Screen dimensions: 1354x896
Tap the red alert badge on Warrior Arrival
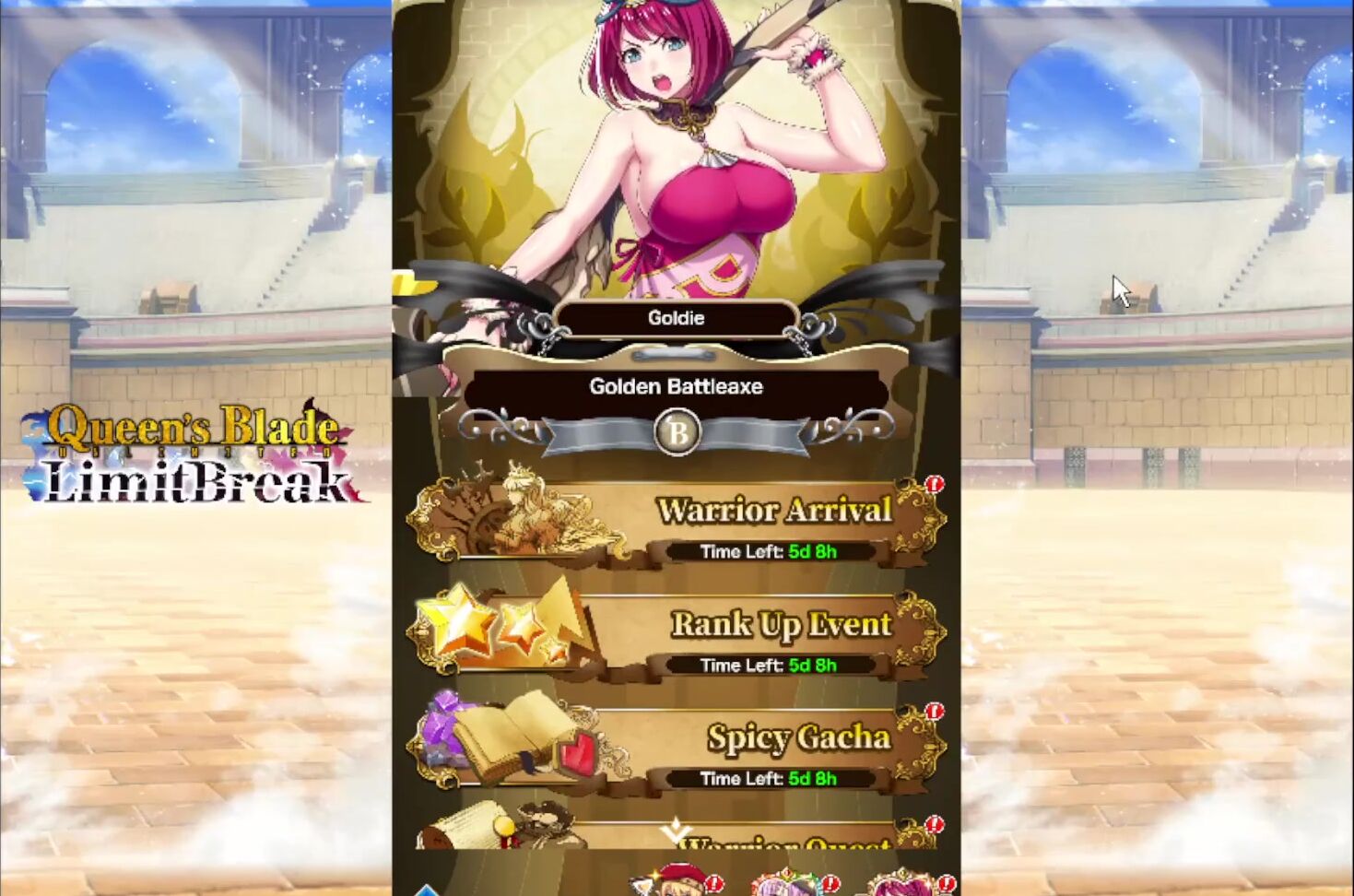pos(933,483)
